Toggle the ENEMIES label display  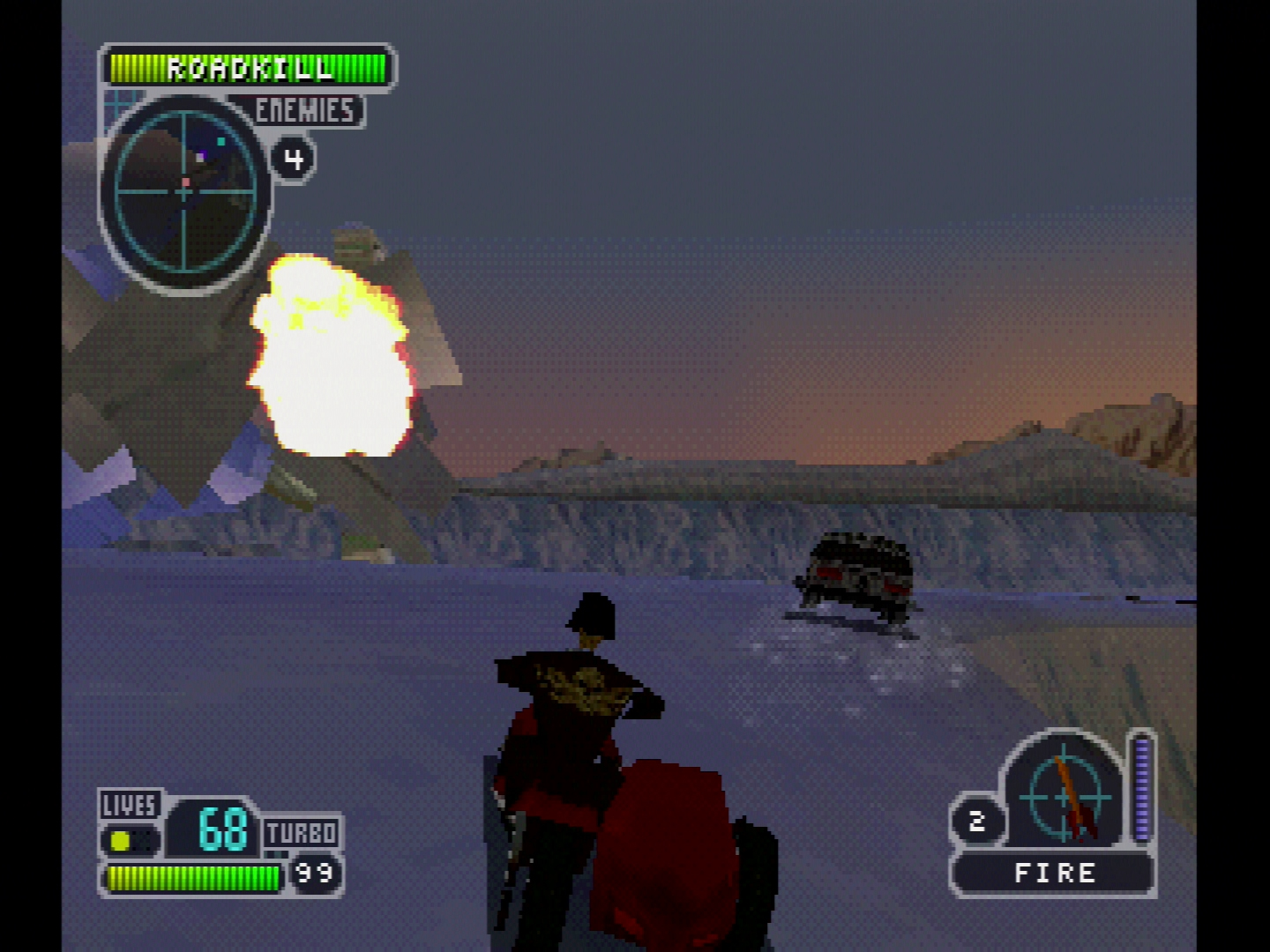(304, 111)
